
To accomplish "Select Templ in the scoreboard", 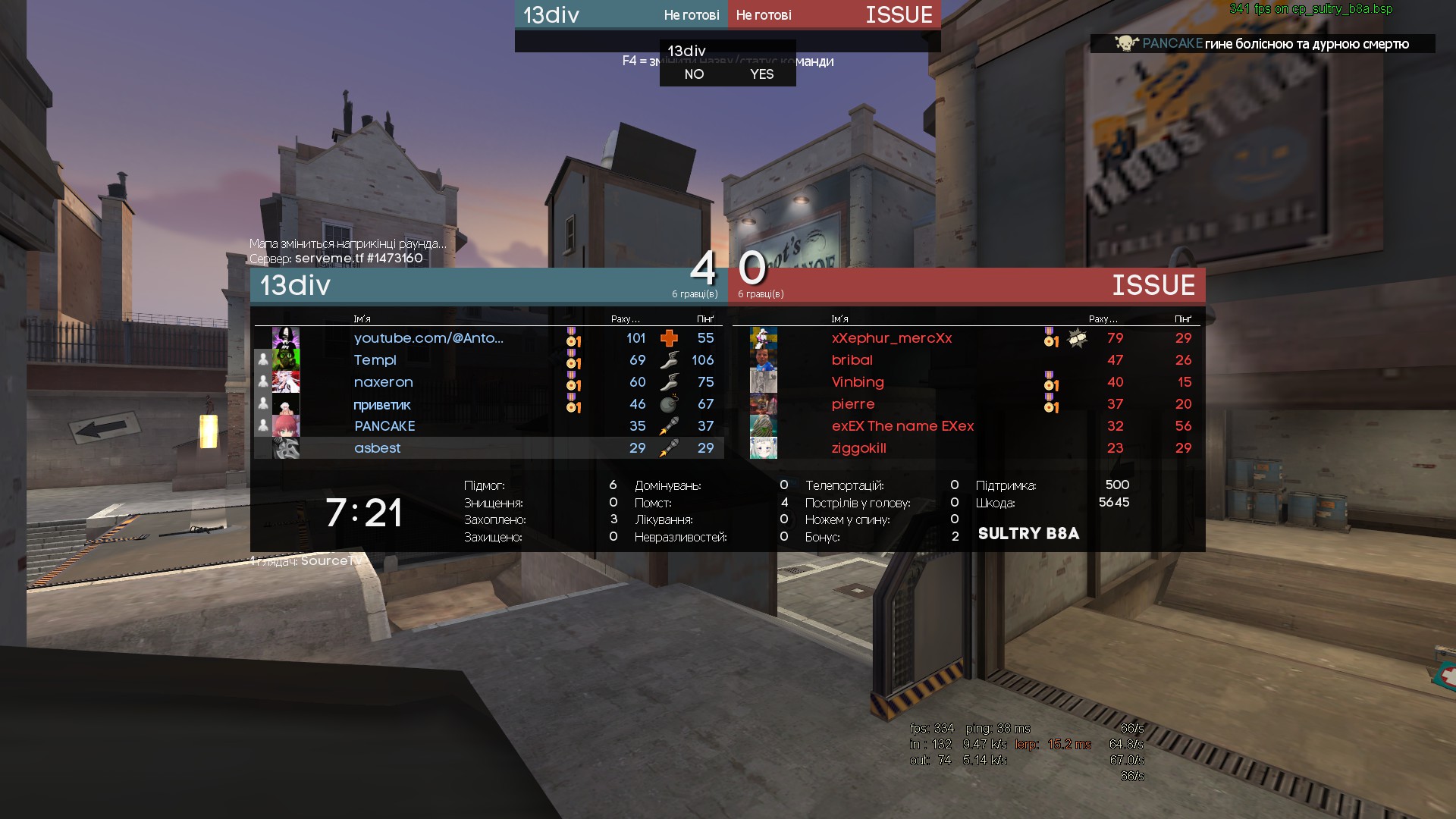I will (375, 360).
